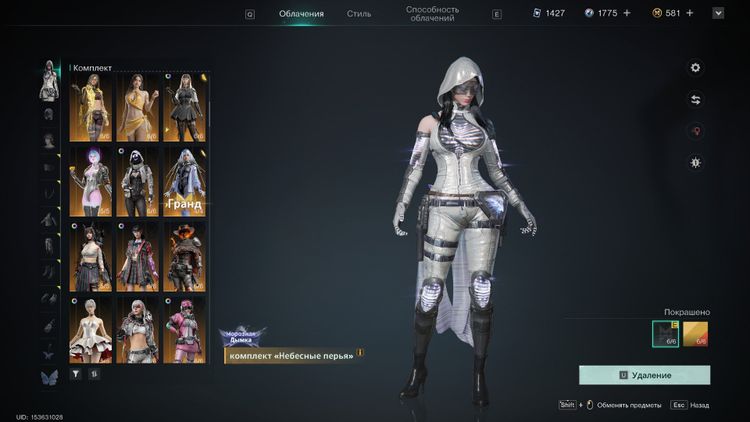Select the orange cowboy hat outfit
The height and width of the screenshot is (422, 750).
184,255
